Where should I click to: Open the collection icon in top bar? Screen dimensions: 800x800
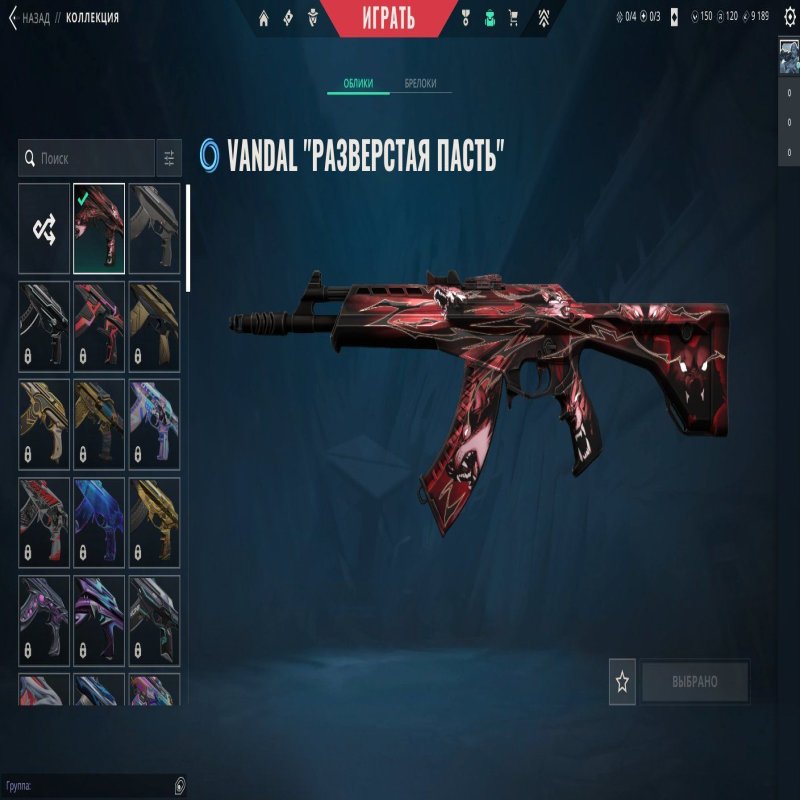[x=489, y=18]
